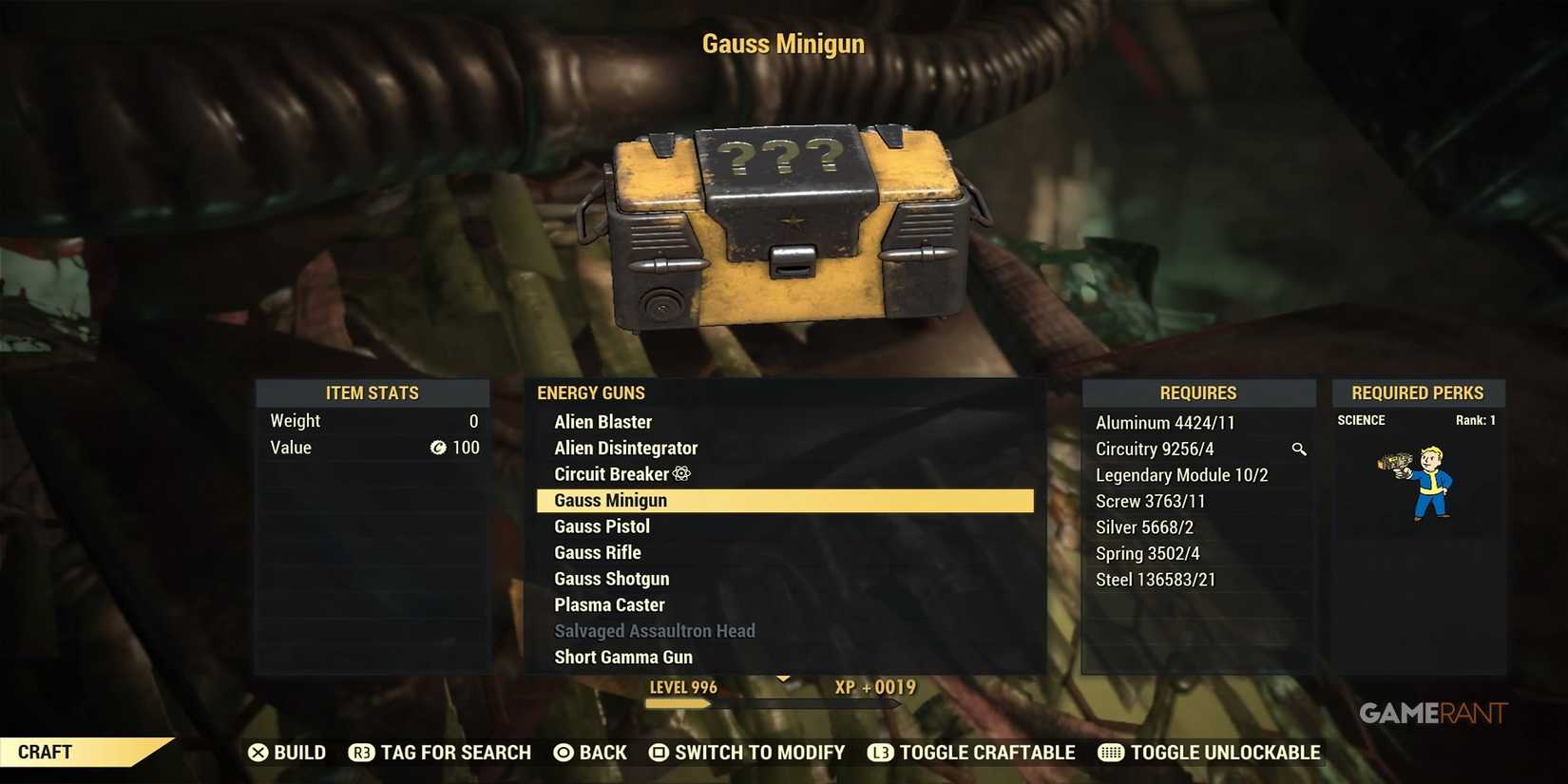This screenshot has height=784, width=1568.
Task: Toggle craftable items filter
Action: click(x=971, y=753)
